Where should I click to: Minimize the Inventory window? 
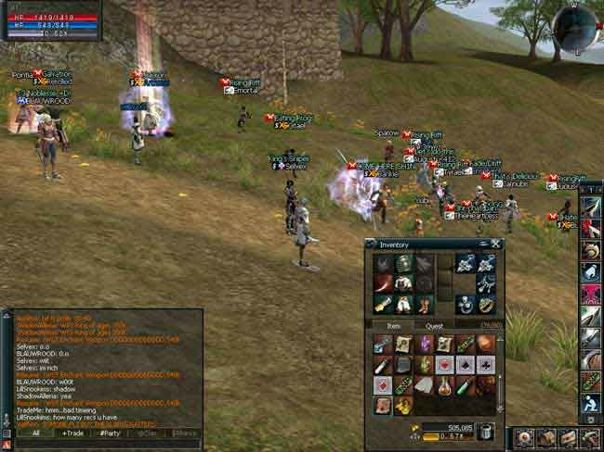point(484,243)
